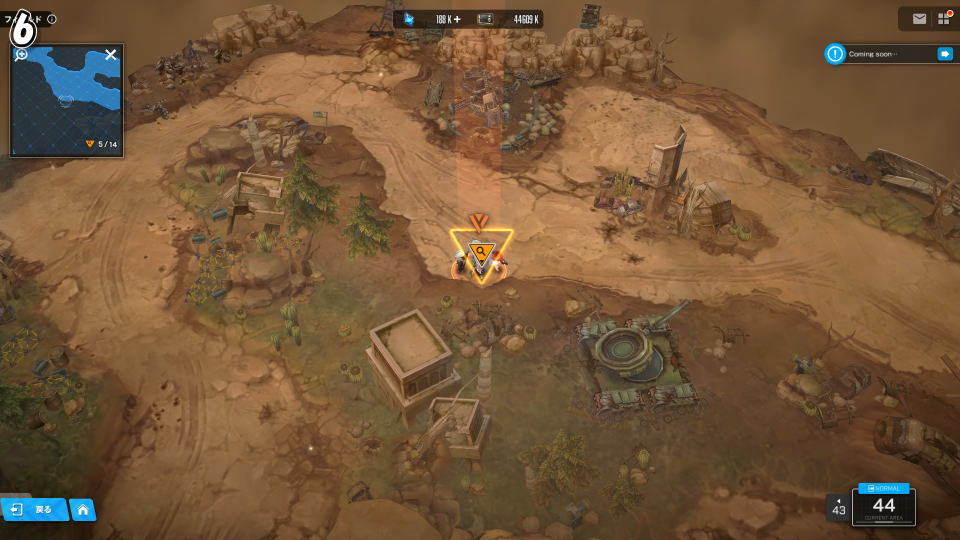
Task: Zoom in using the minimap magnifier icon
Action: coord(21,55)
